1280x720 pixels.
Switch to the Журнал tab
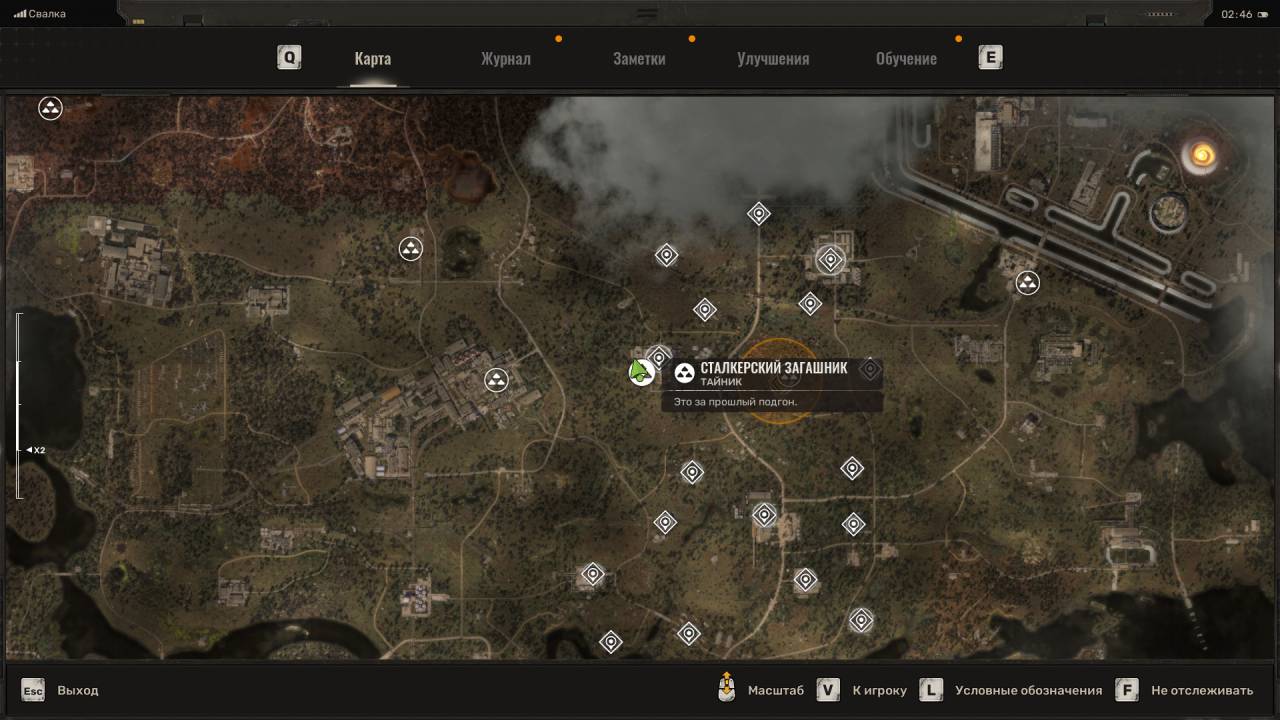pos(505,58)
